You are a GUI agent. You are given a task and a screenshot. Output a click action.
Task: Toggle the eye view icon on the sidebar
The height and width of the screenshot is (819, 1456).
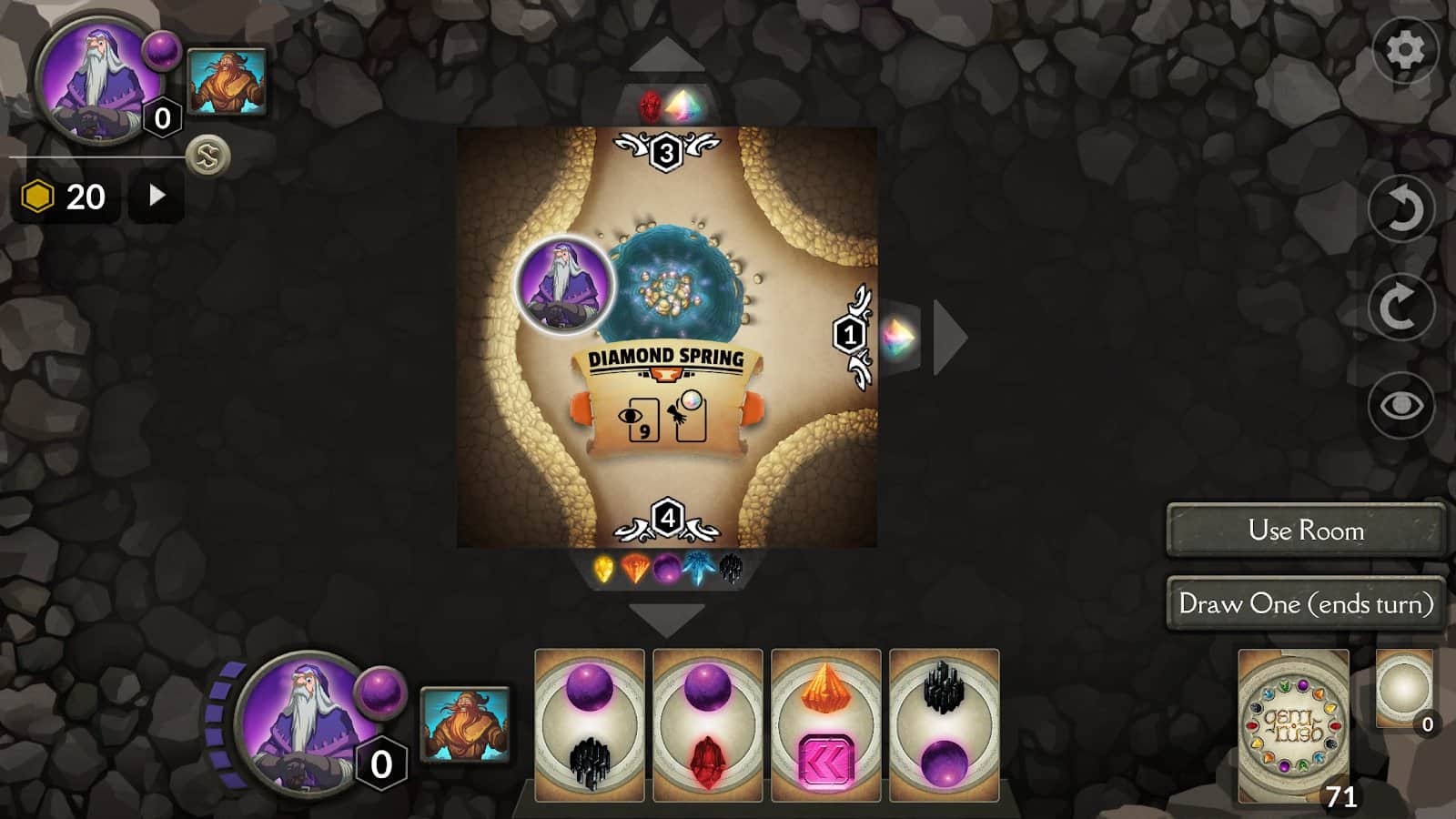click(x=1402, y=403)
